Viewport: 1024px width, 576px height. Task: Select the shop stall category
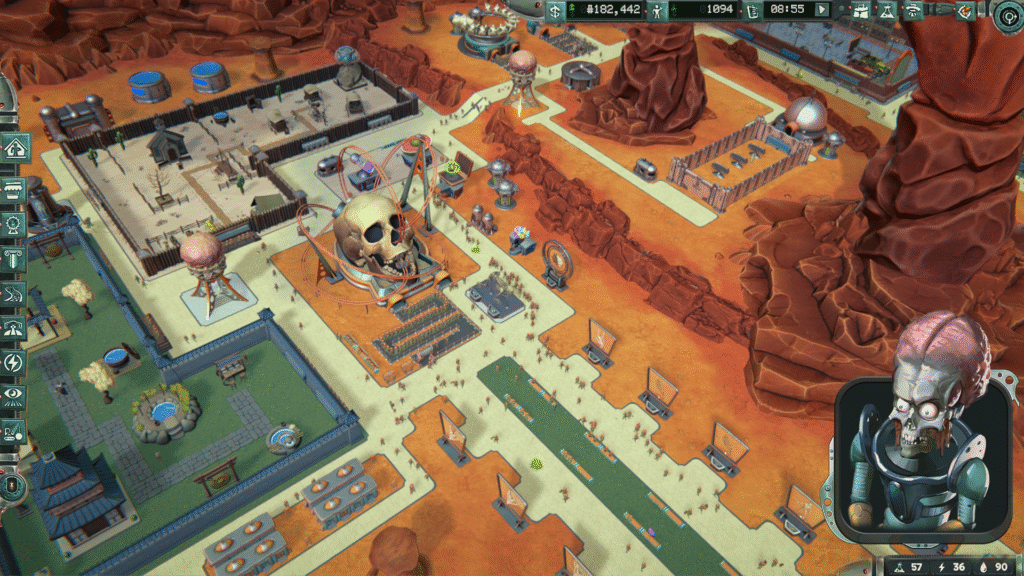(x=16, y=187)
